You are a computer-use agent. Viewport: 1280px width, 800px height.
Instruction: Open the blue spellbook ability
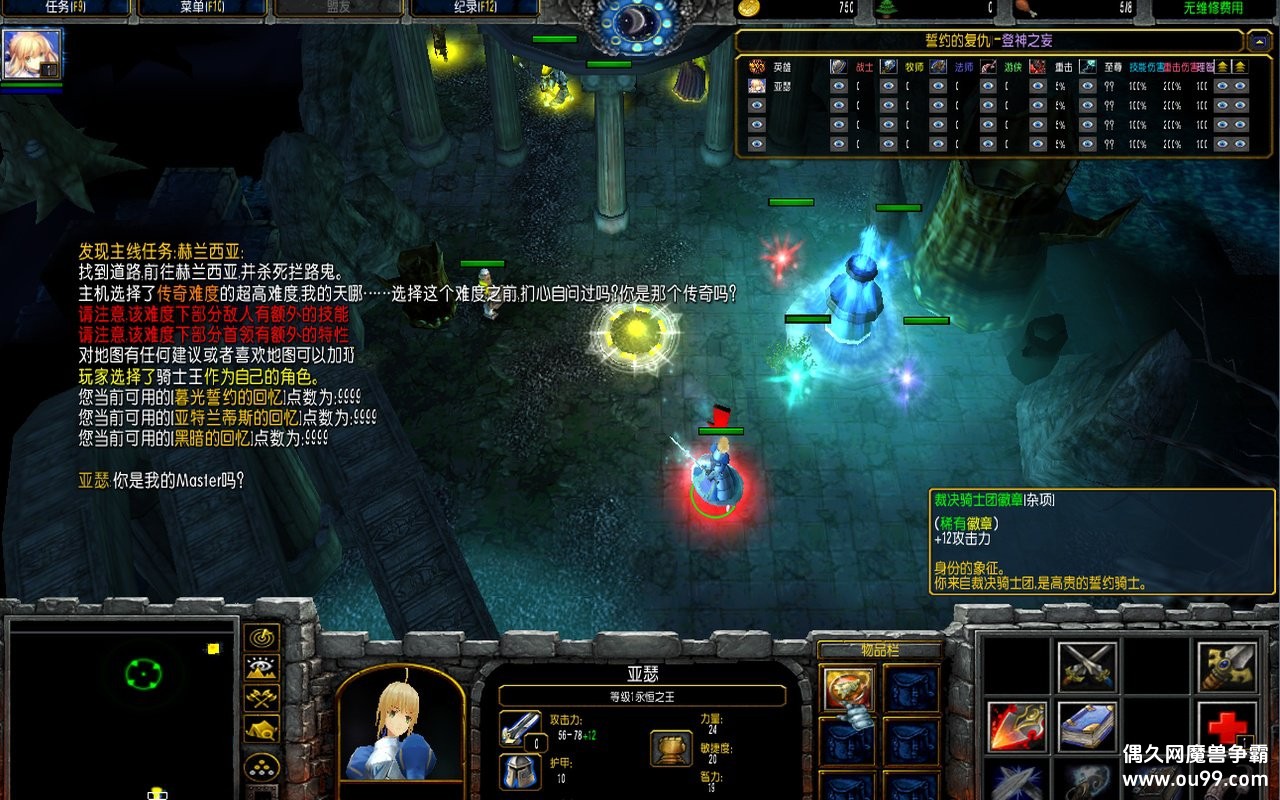[x=1087, y=726]
